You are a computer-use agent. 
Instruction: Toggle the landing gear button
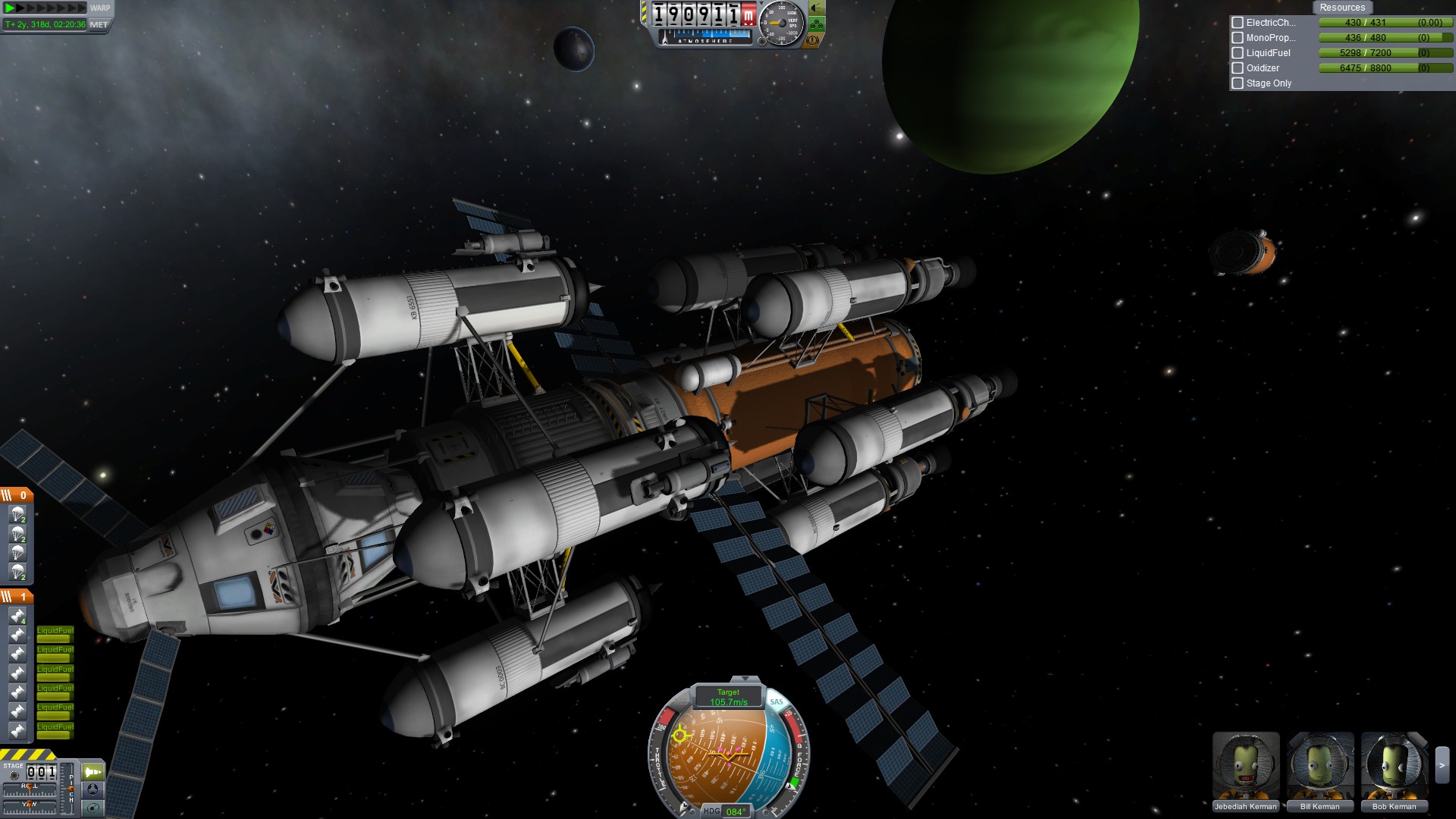pyautogui.click(x=816, y=24)
